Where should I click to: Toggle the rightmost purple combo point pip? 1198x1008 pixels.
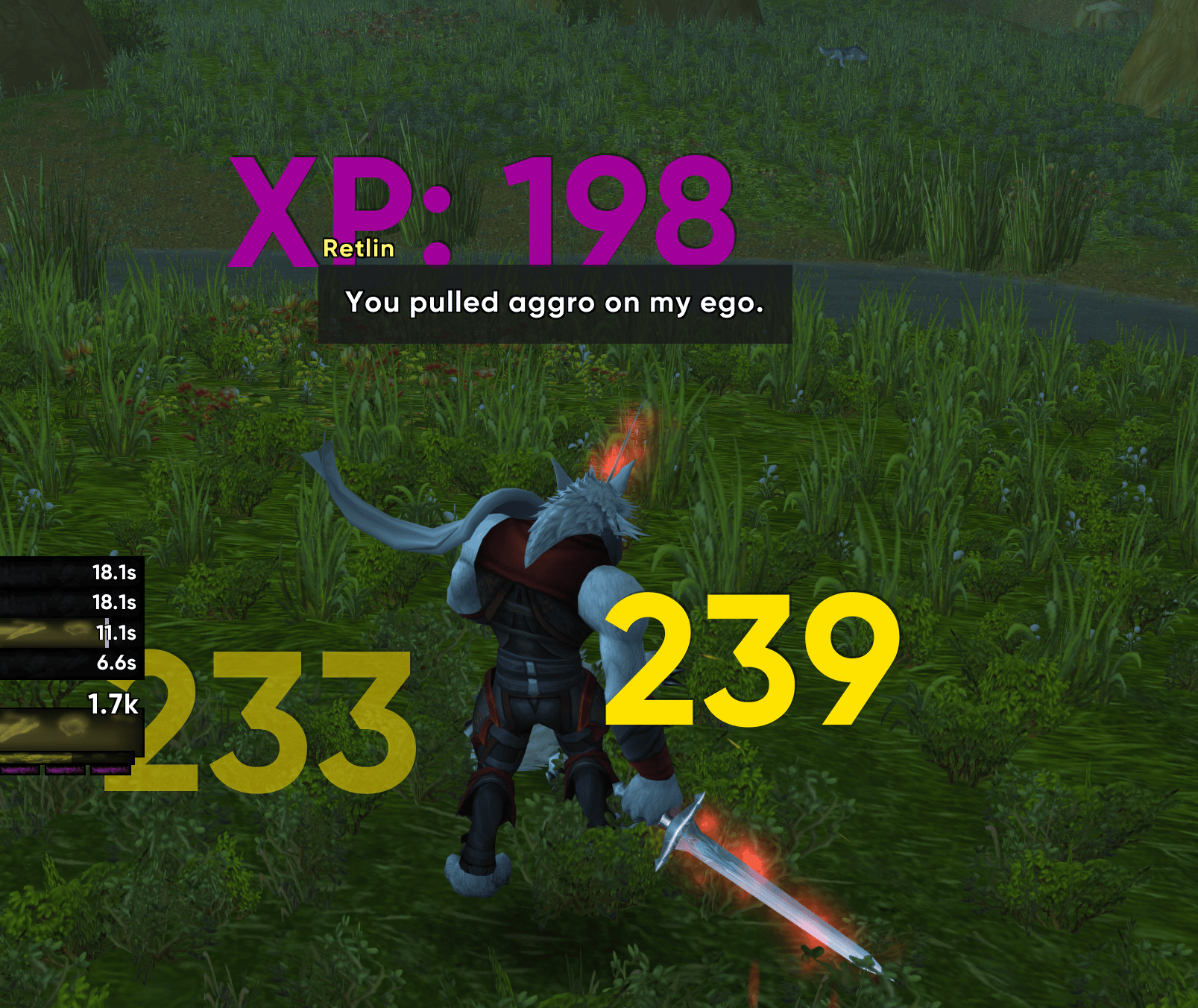coord(110,770)
